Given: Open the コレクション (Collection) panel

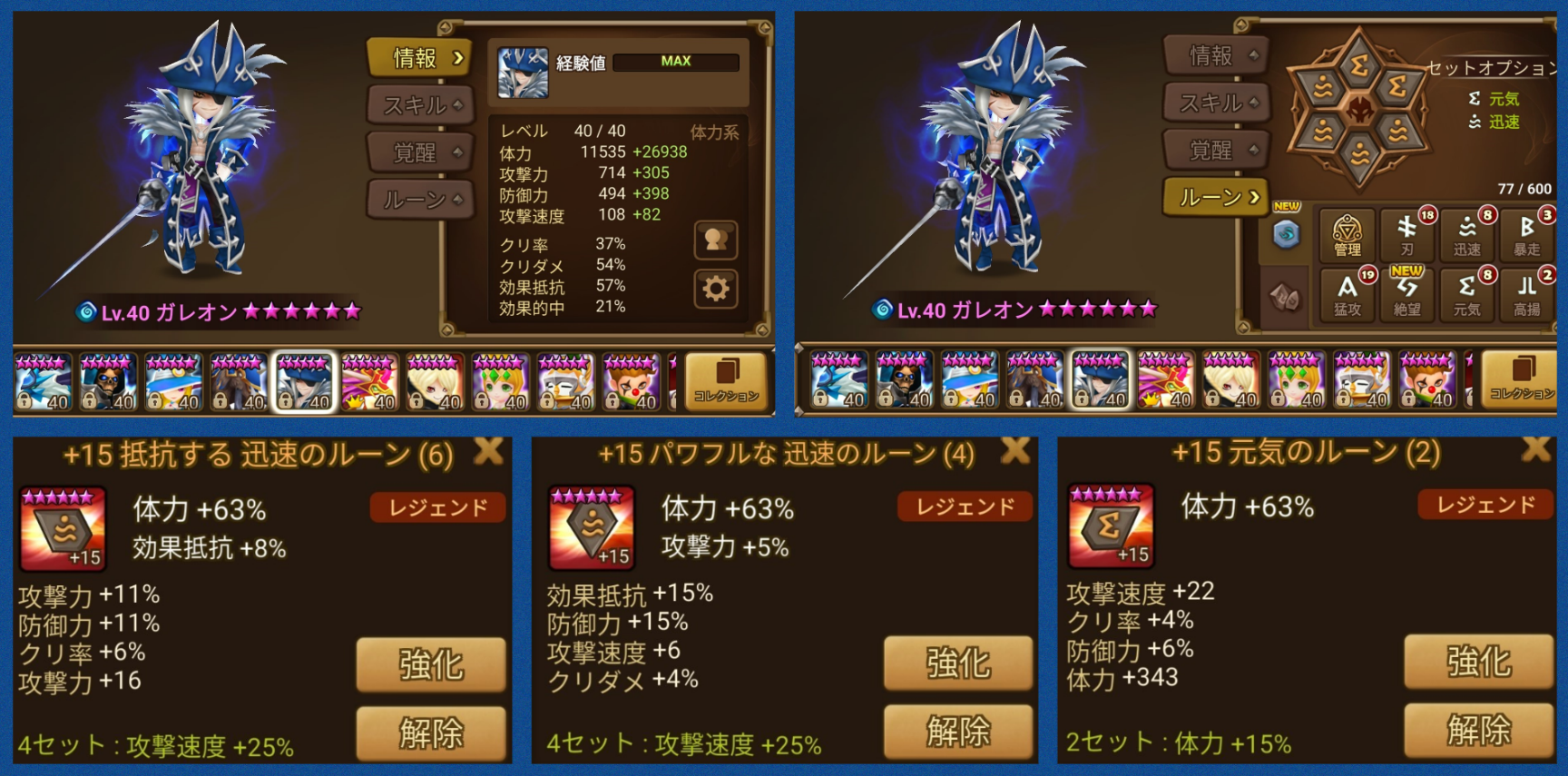Looking at the screenshot, I should [724, 381].
